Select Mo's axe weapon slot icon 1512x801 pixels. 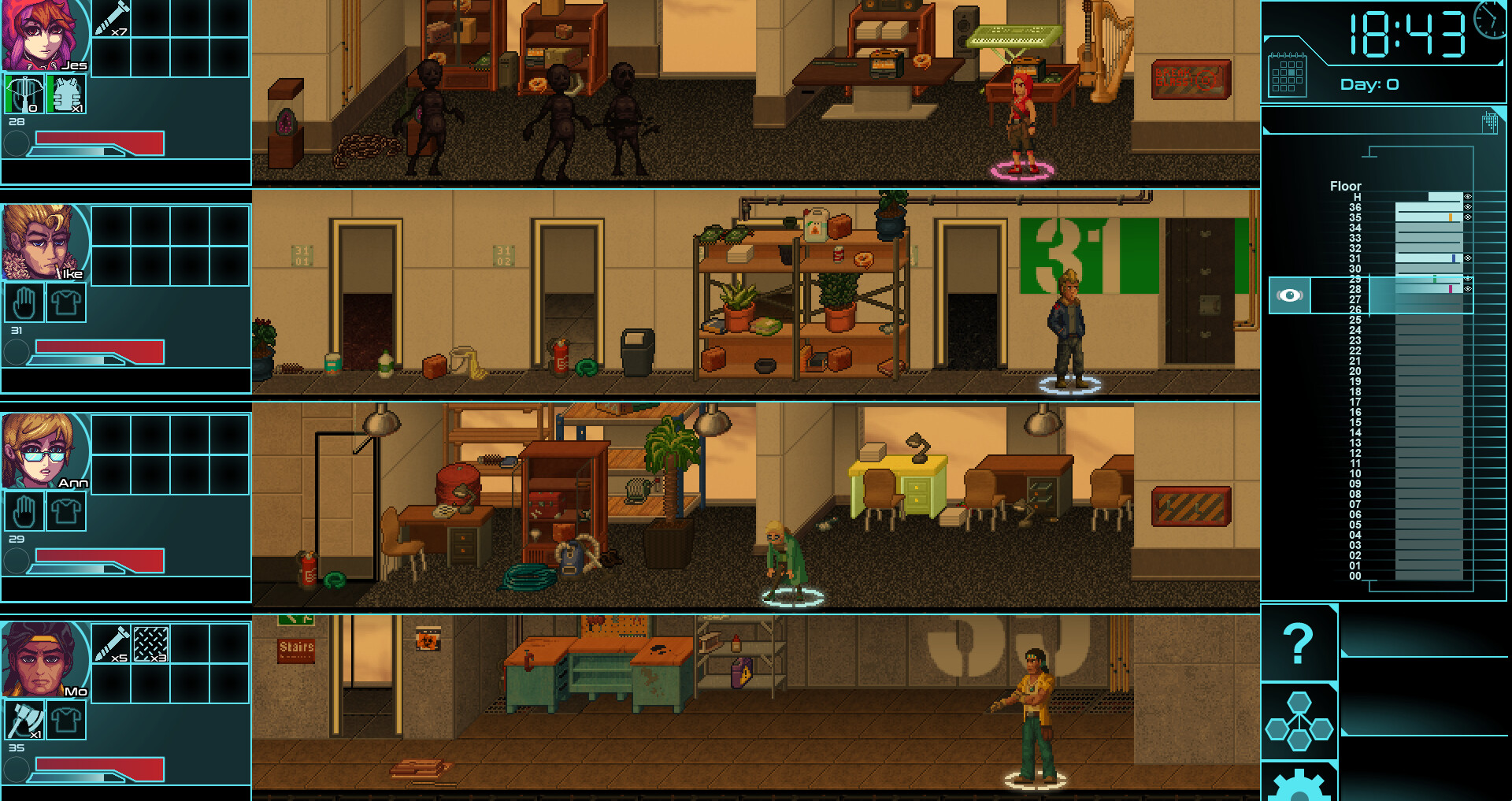[x=24, y=721]
